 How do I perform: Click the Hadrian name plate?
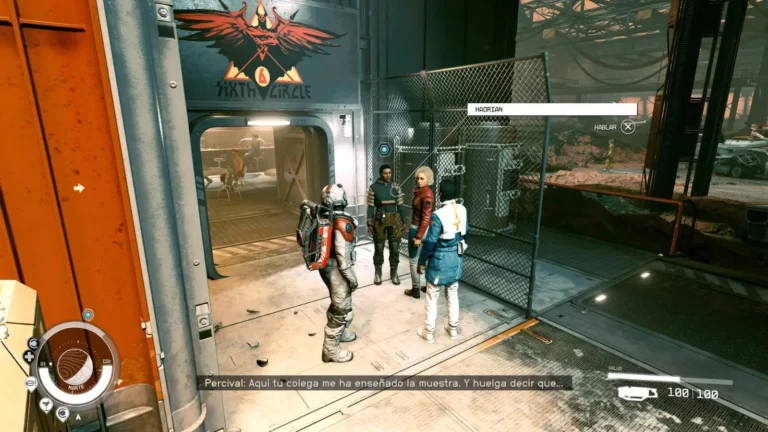point(551,109)
